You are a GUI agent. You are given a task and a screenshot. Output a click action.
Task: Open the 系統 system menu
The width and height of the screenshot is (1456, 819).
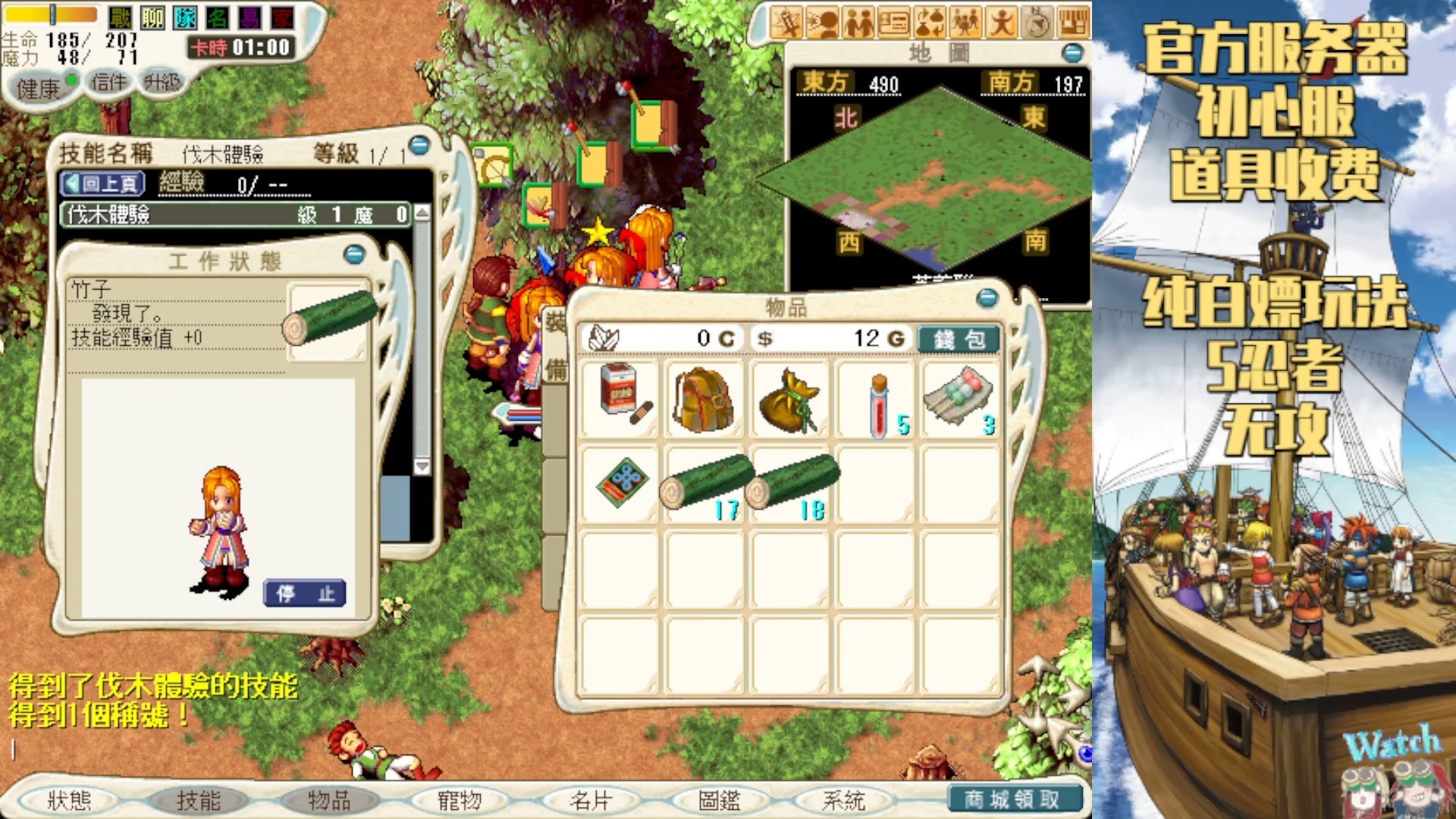[843, 800]
